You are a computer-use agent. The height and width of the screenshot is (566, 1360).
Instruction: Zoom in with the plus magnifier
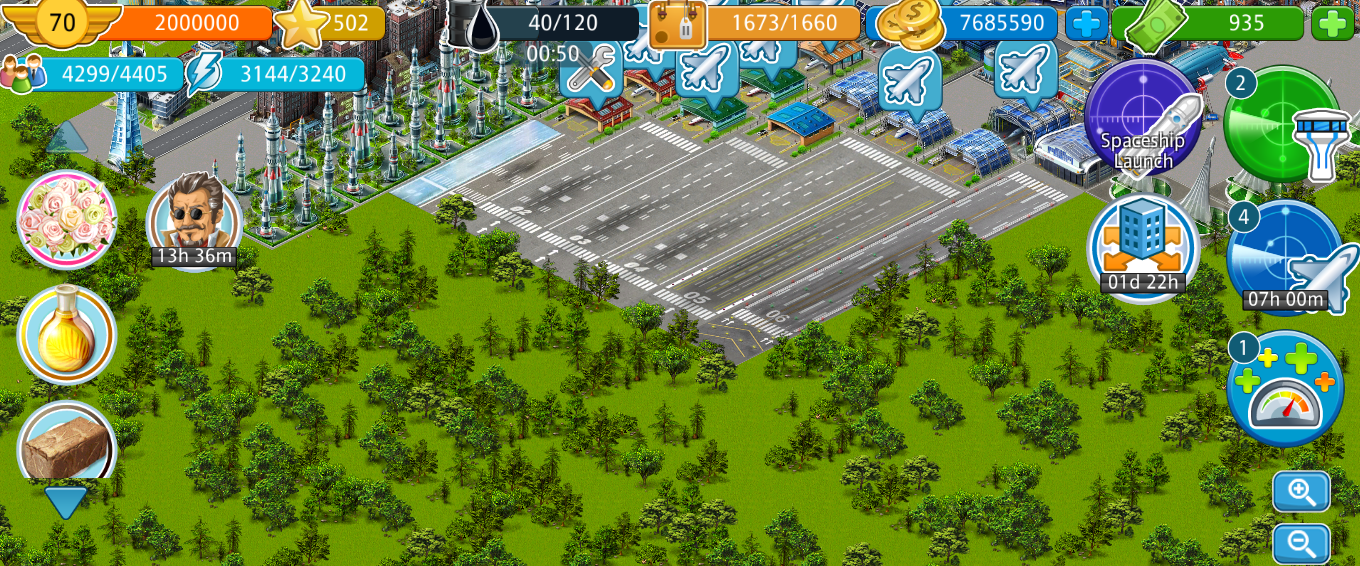click(1301, 491)
